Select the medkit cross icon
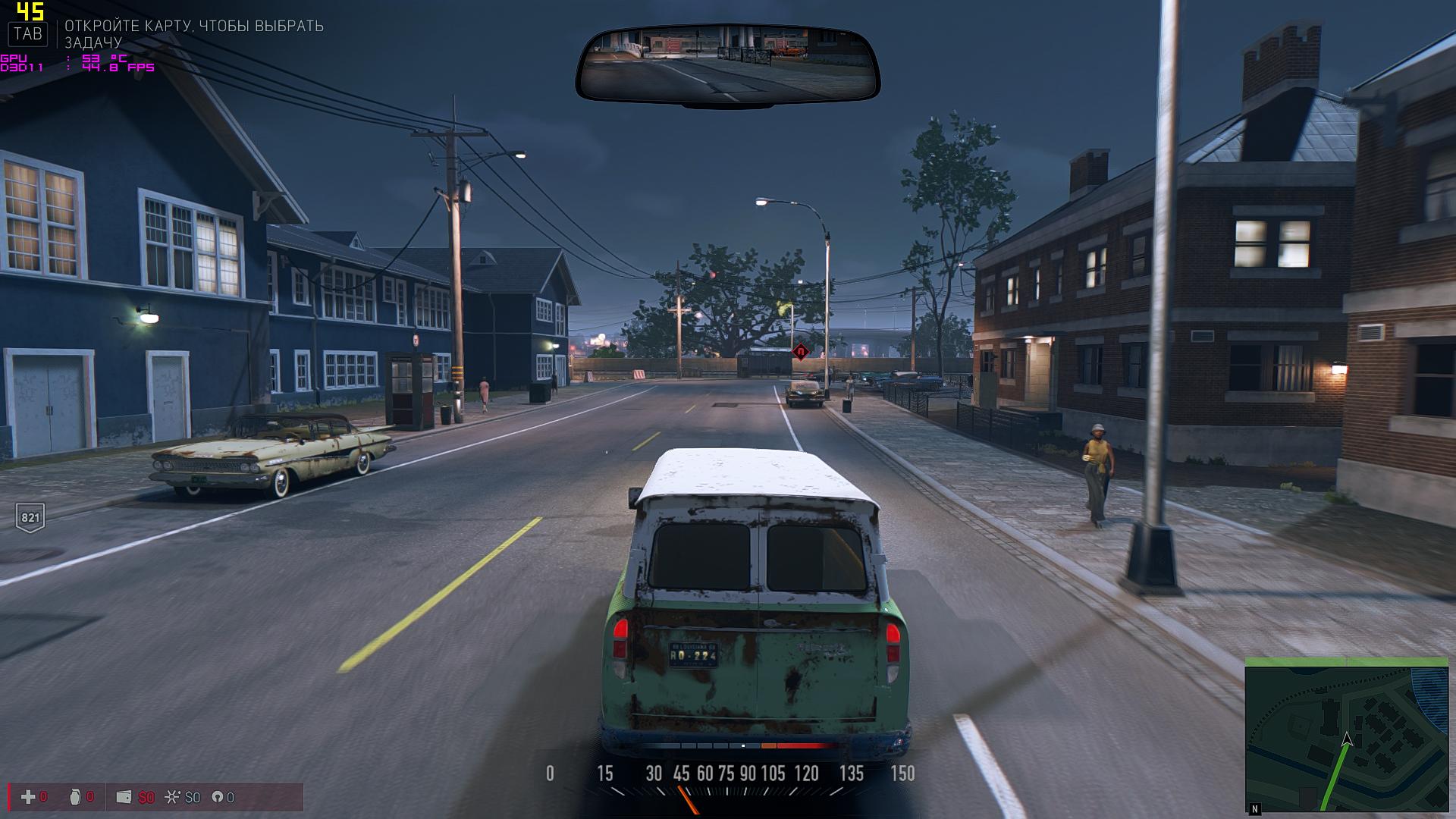The height and width of the screenshot is (819, 1456). 28,797
